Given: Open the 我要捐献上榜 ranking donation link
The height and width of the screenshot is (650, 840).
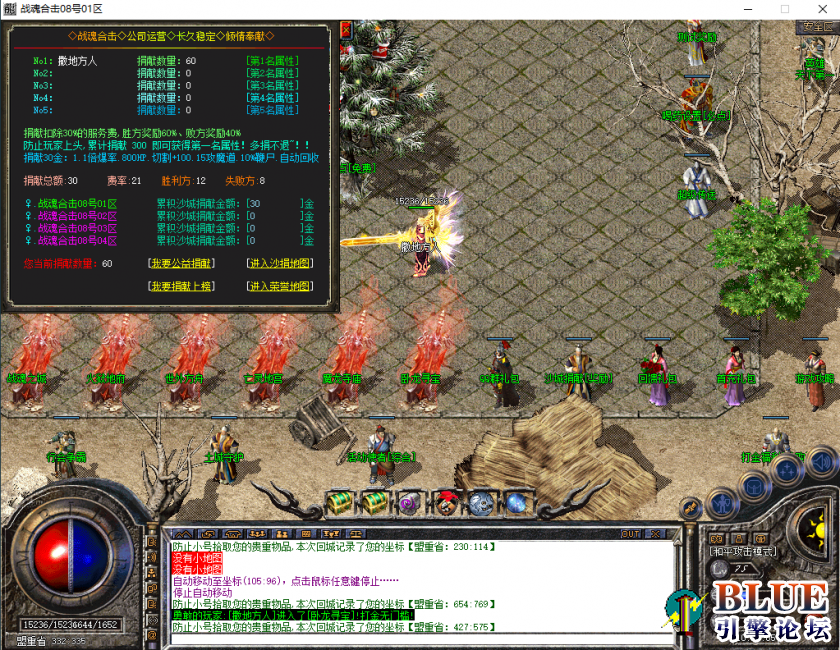Looking at the screenshot, I should pyautogui.click(x=181, y=287).
